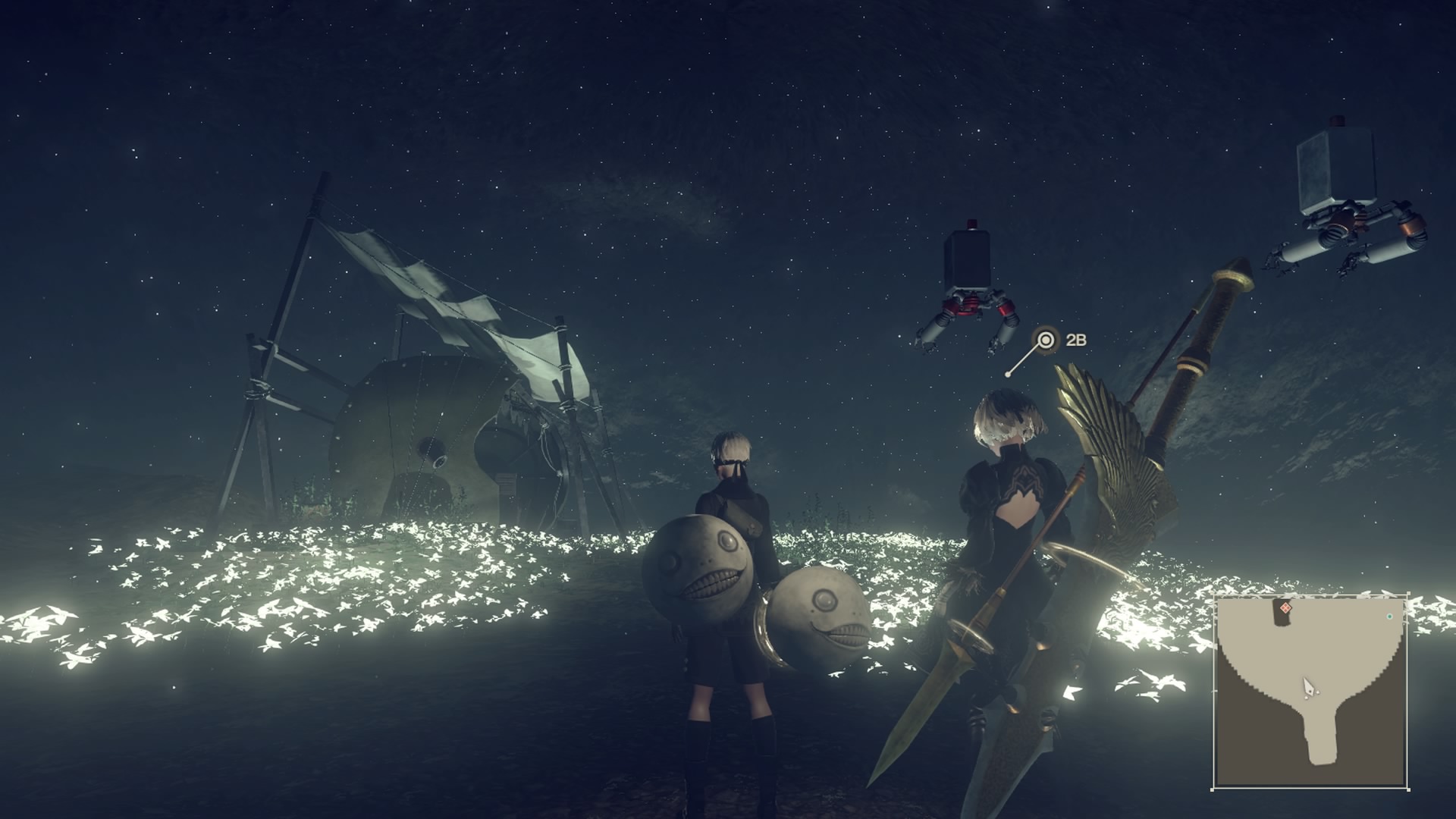Open the dark room area on the minimap
This screenshot has height=819, width=1456.
[1282, 620]
